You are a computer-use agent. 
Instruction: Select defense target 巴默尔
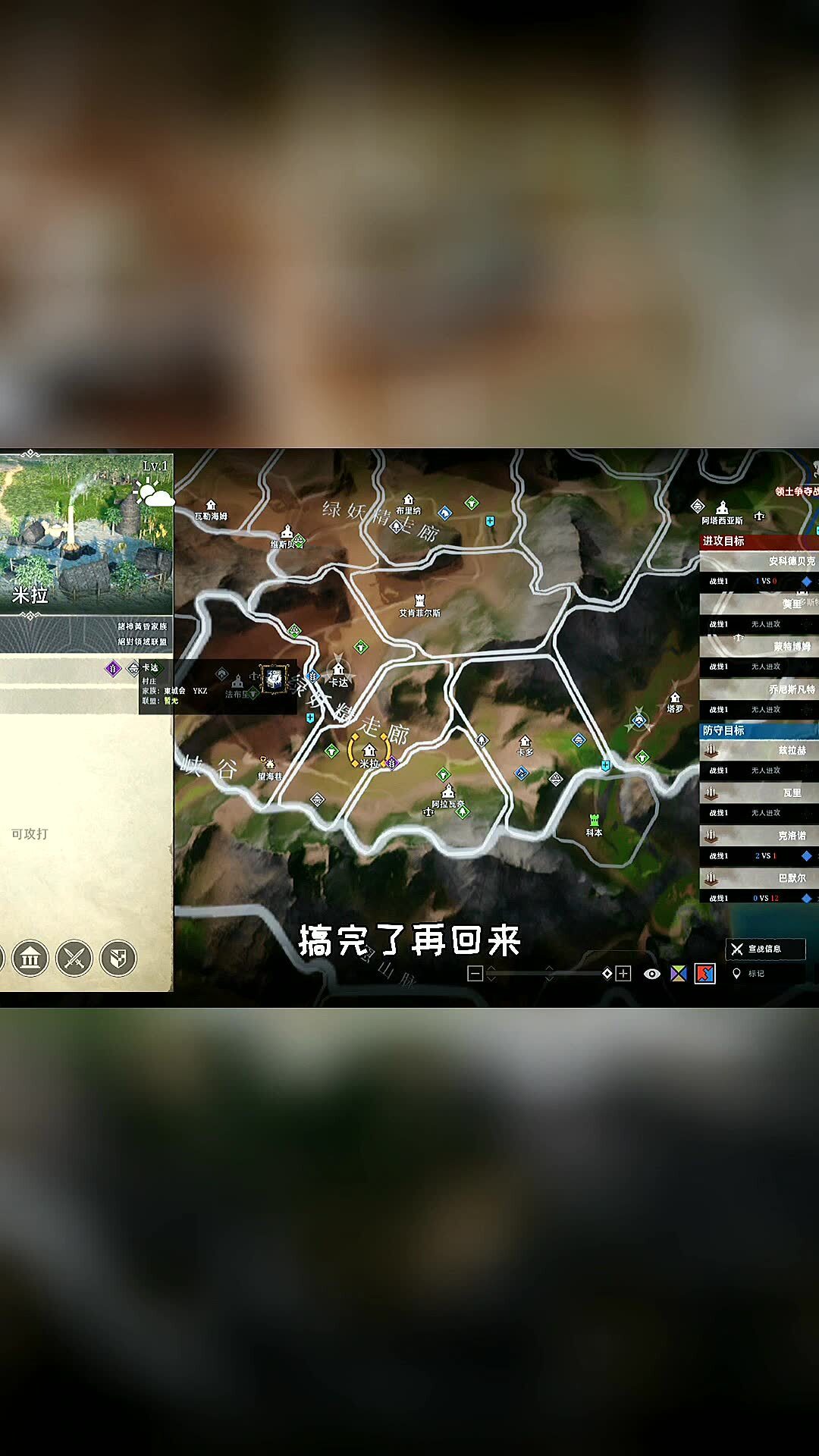[x=758, y=878]
